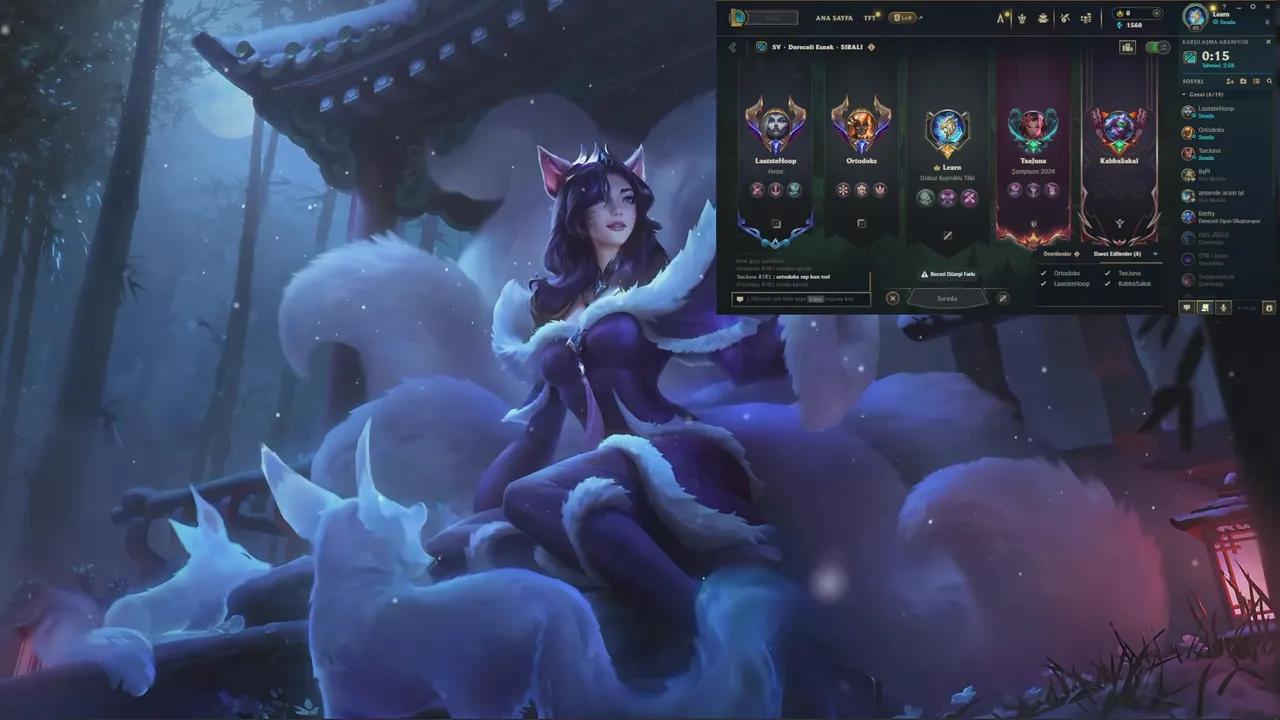Image resolution: width=1280 pixels, height=720 pixels.
Task: Click the add friend icon in Sosyal panel
Action: point(1230,81)
